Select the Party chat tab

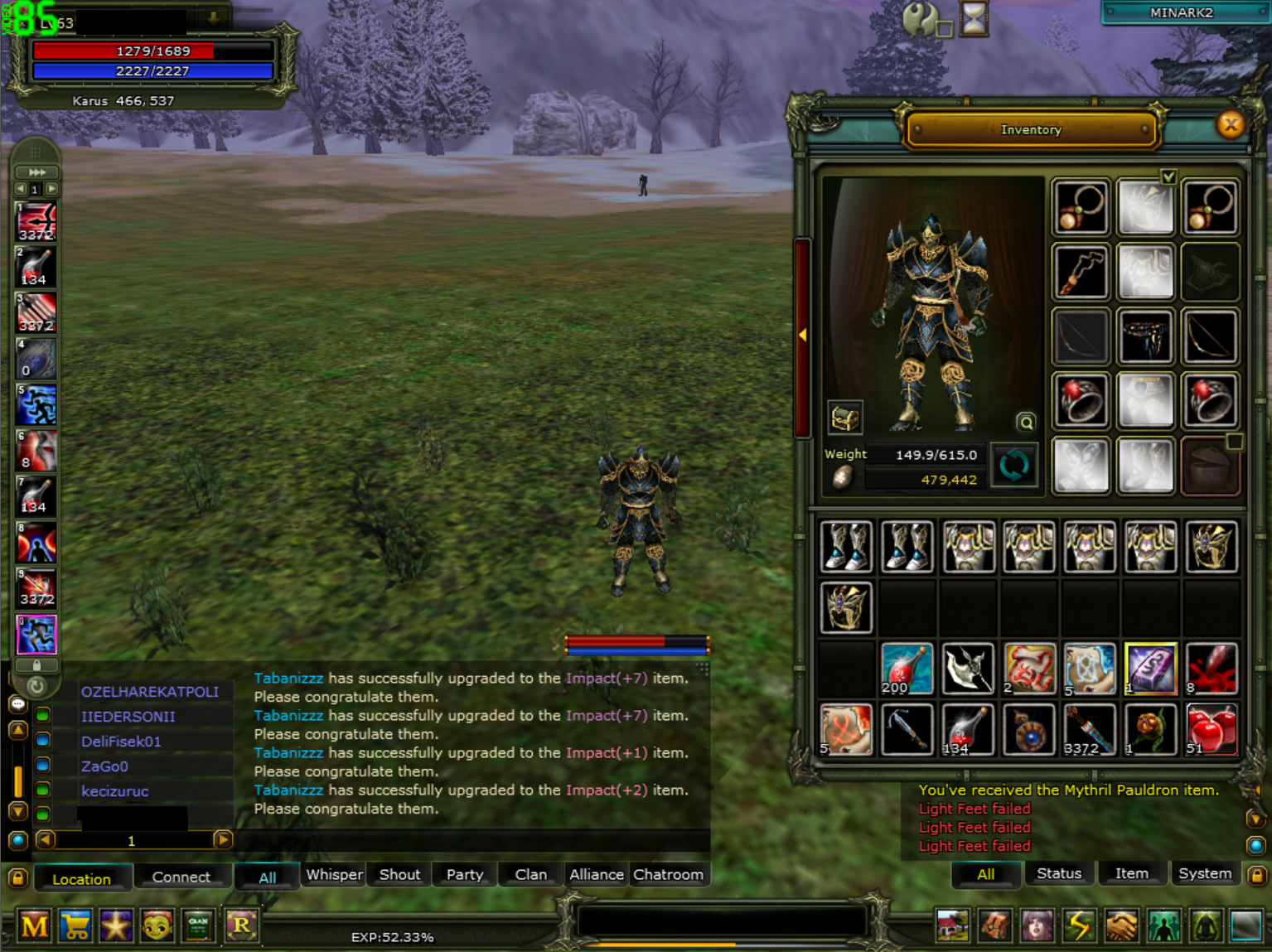464,874
